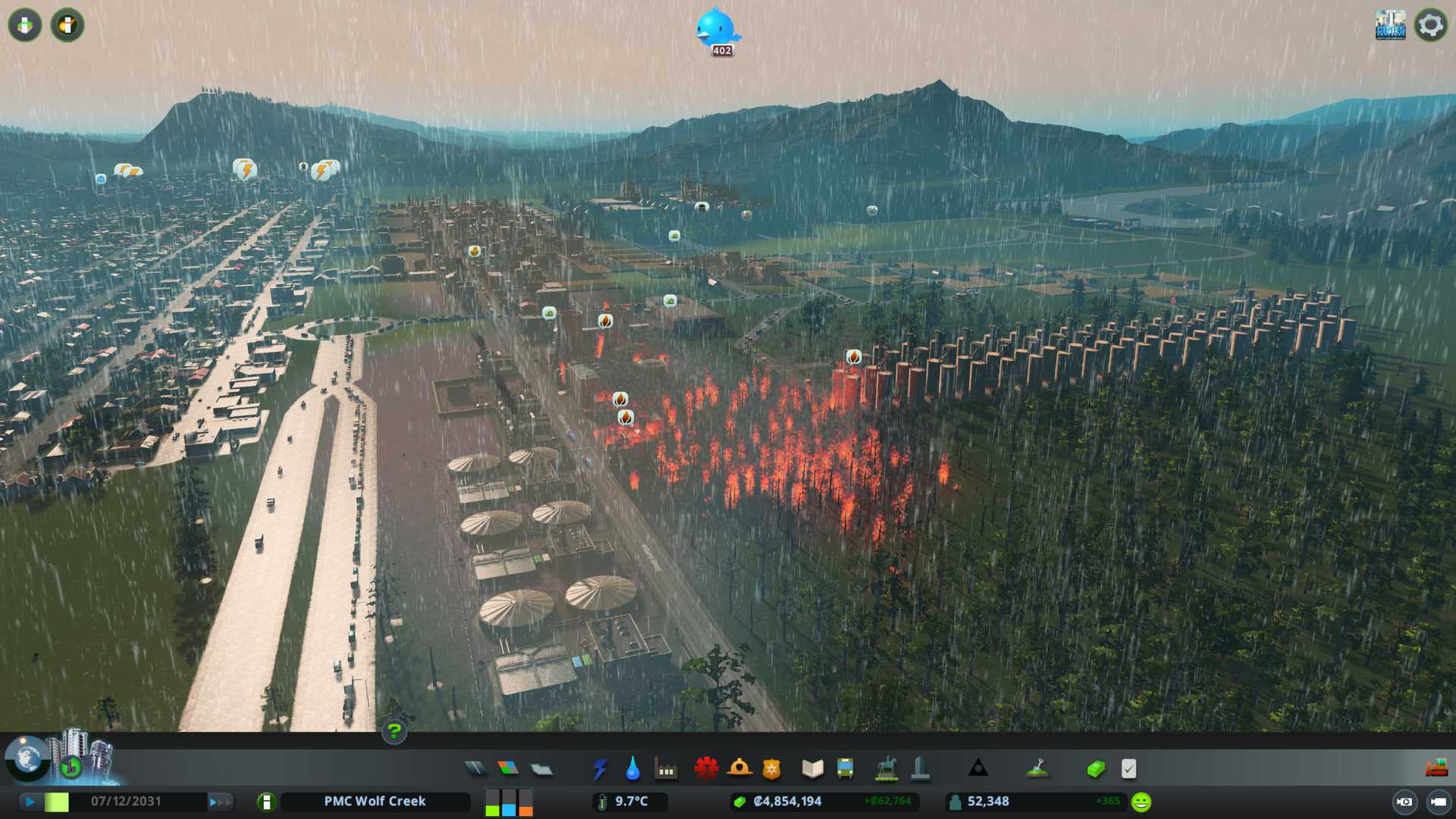Select the Healthcare red cross menu

point(706,769)
